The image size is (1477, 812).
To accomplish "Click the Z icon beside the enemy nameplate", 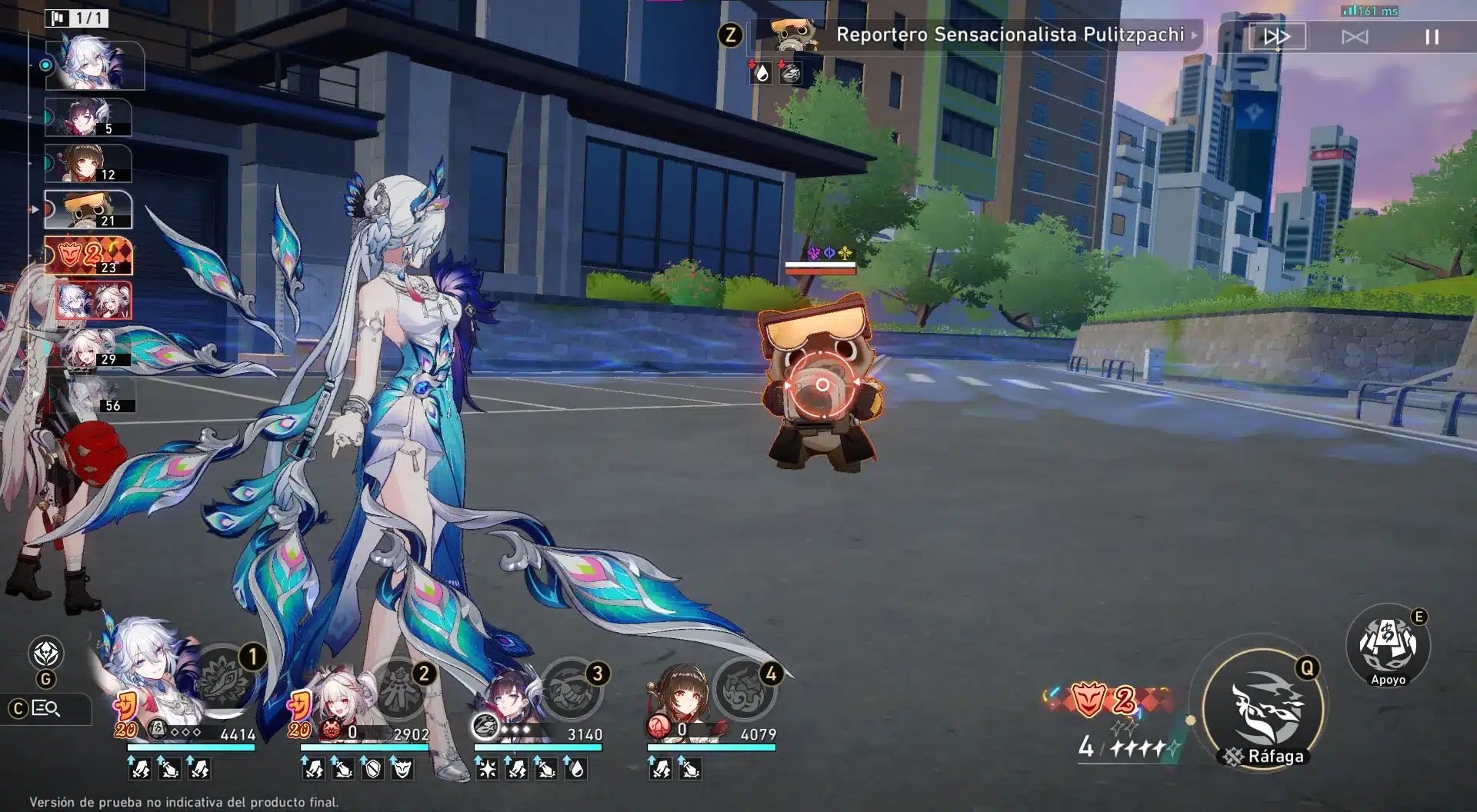I will (729, 34).
